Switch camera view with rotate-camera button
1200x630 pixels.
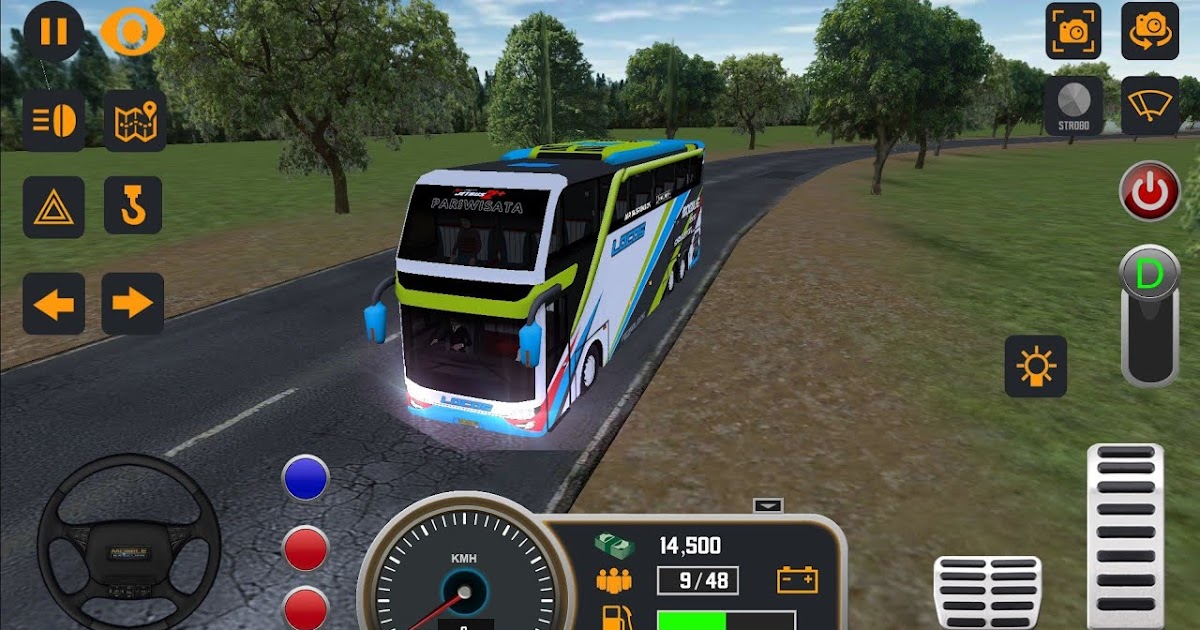pyautogui.click(x=1149, y=31)
